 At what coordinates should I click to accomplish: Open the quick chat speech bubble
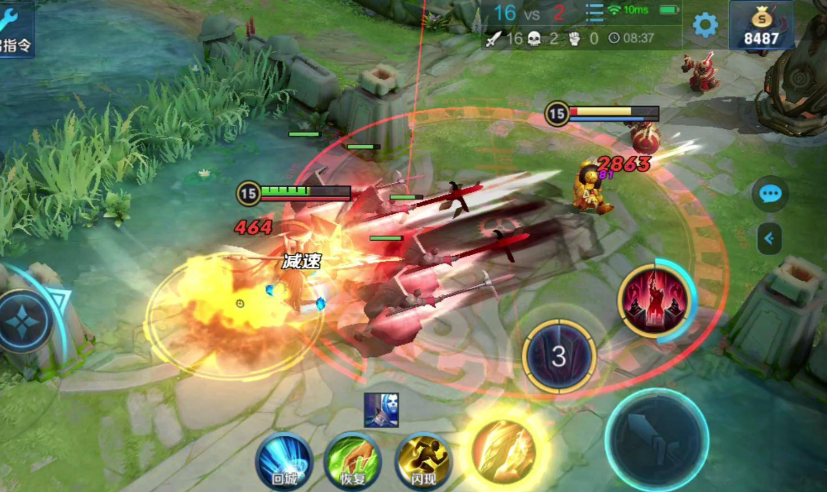[769, 193]
